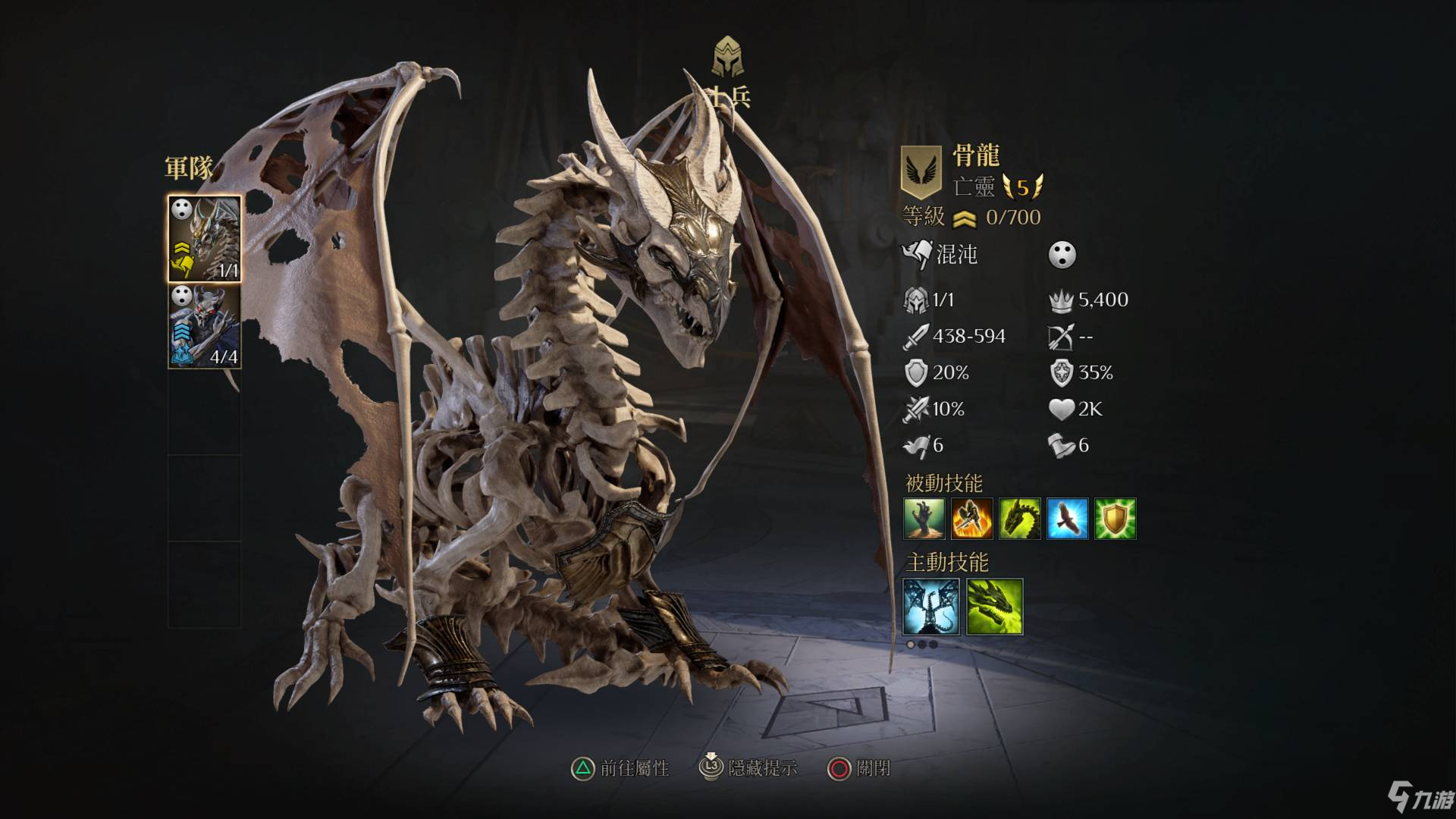The height and width of the screenshot is (819, 1456).
Task: Show the green dragon passive skill
Action: coord(1020,519)
